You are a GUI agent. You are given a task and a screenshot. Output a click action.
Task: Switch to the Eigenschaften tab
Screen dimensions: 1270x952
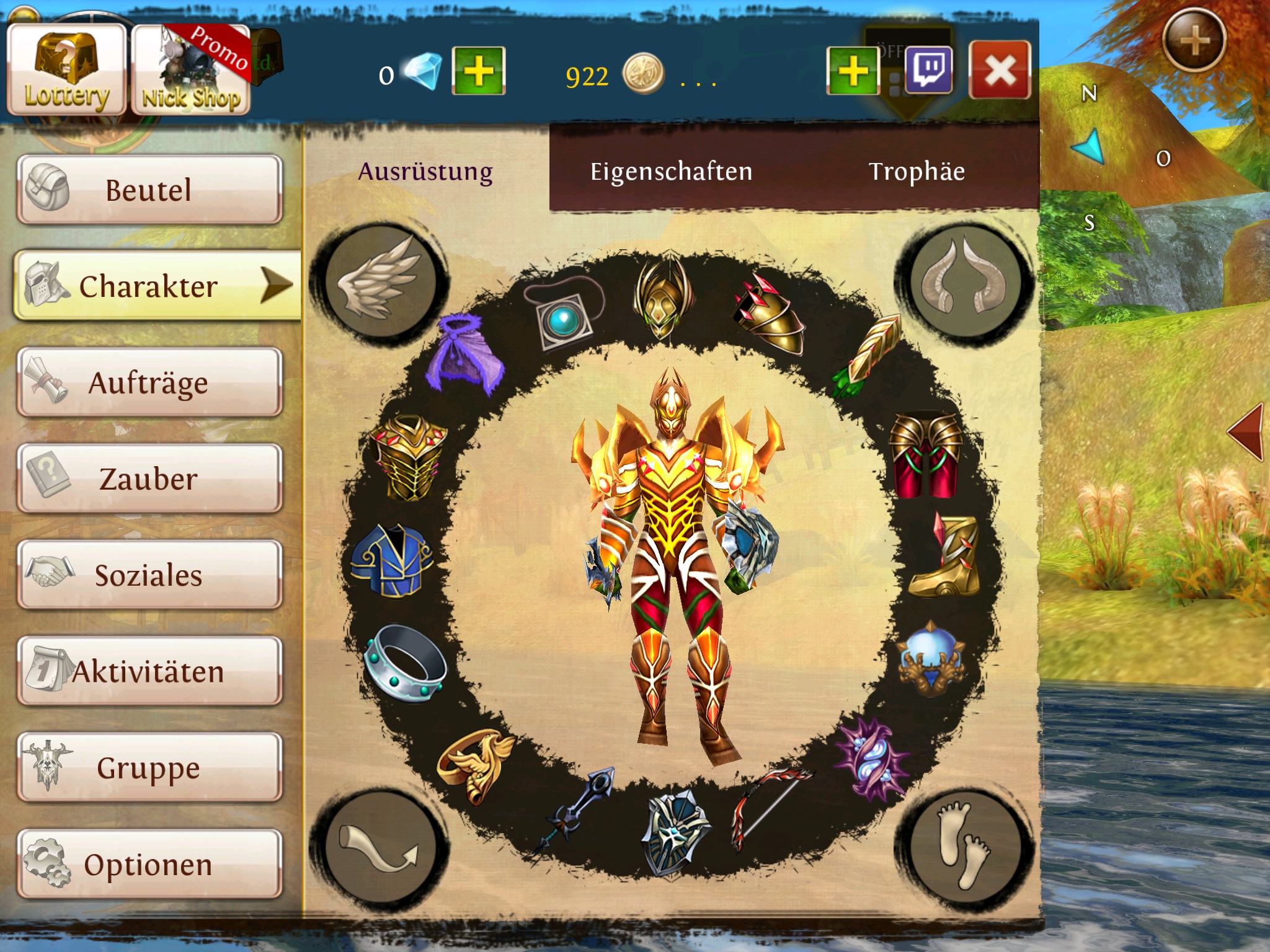(x=671, y=171)
